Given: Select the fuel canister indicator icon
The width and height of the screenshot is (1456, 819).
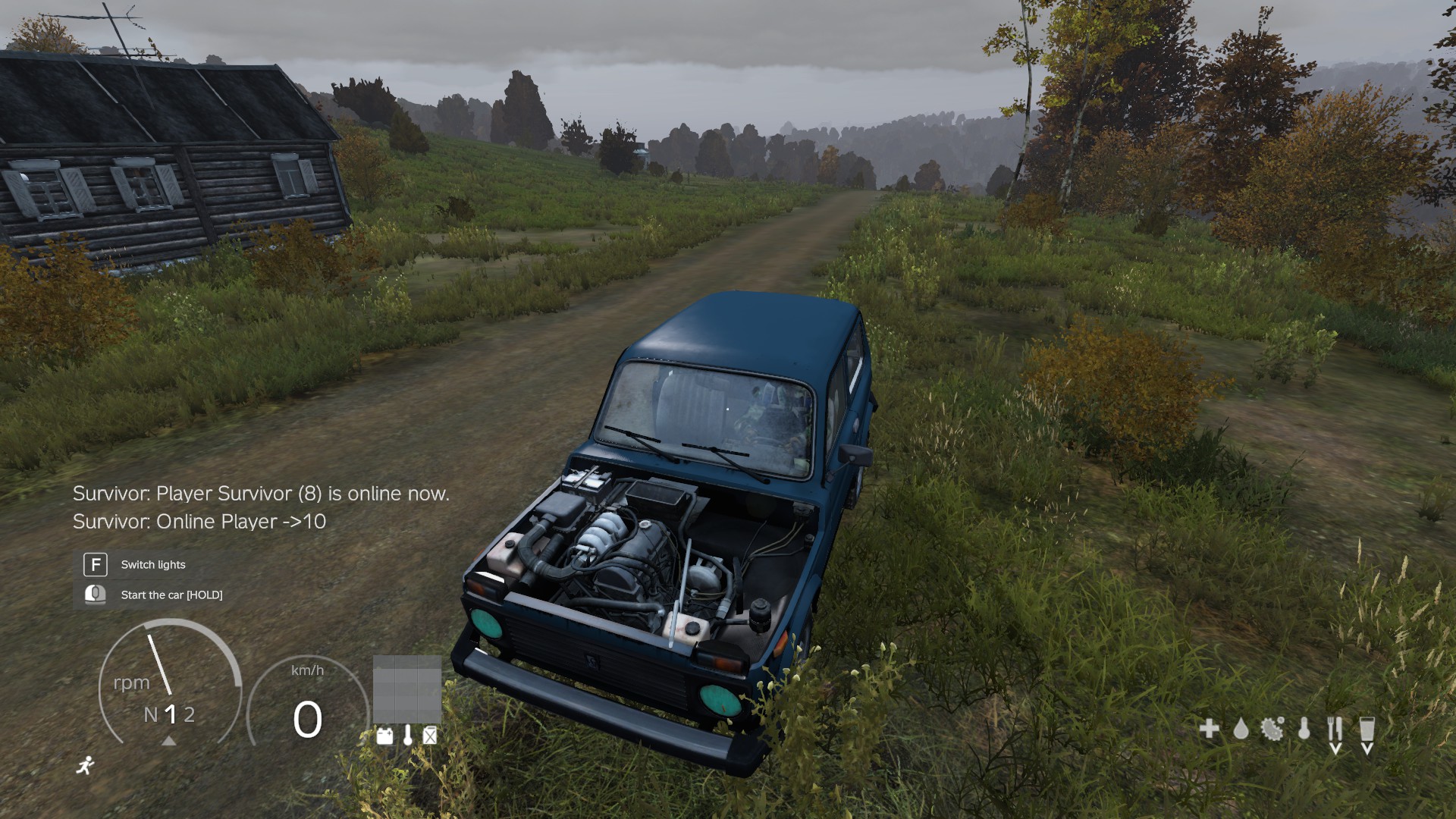Looking at the screenshot, I should [x=430, y=736].
